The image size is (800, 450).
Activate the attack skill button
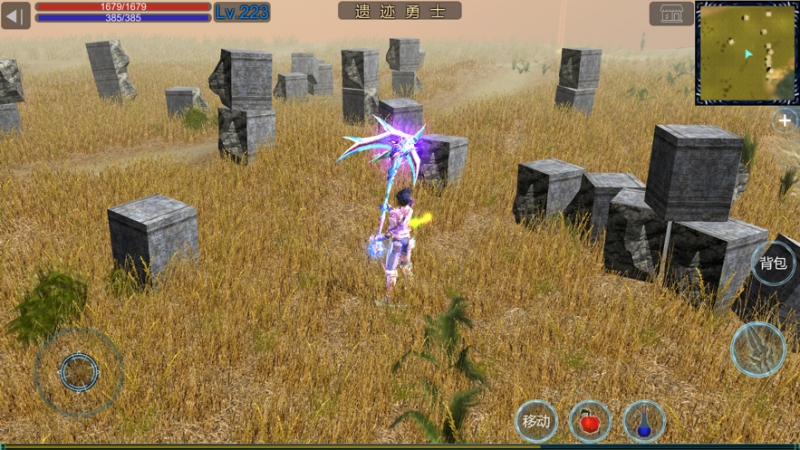758,349
